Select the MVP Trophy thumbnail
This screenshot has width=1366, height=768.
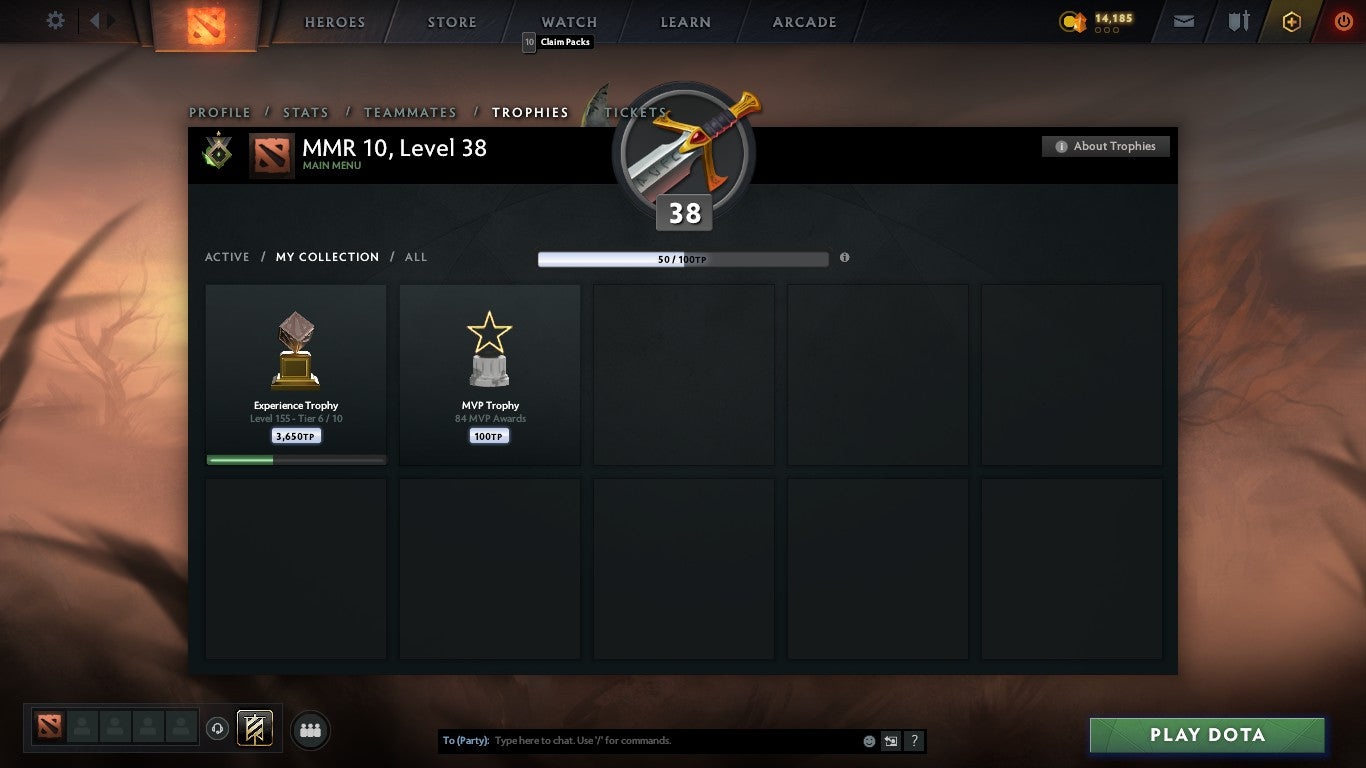point(489,374)
